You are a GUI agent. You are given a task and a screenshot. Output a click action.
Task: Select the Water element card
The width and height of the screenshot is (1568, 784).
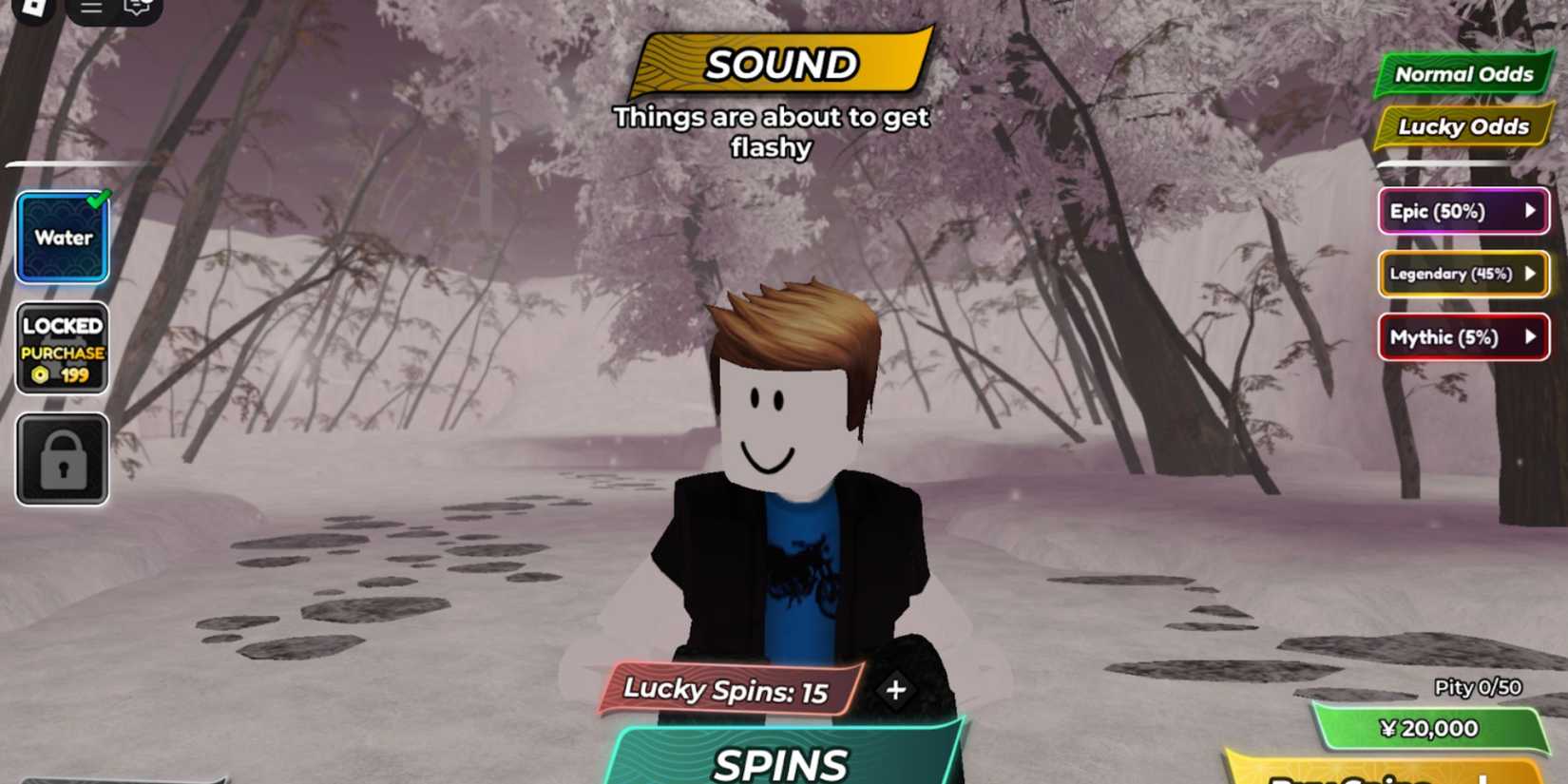click(61, 236)
